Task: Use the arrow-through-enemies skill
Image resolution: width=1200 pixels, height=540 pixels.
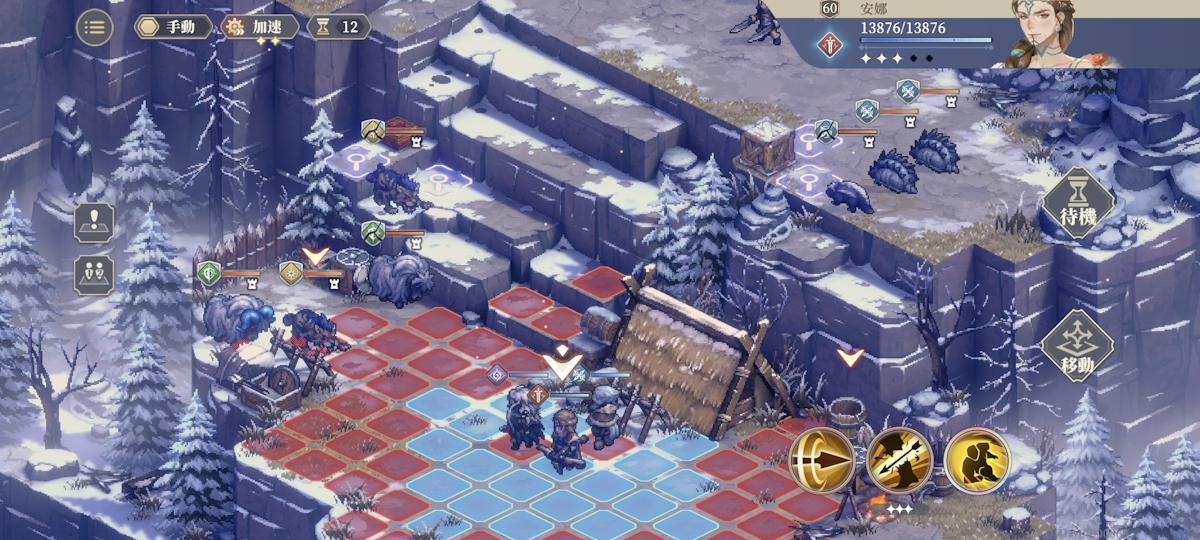Action: 899,461
